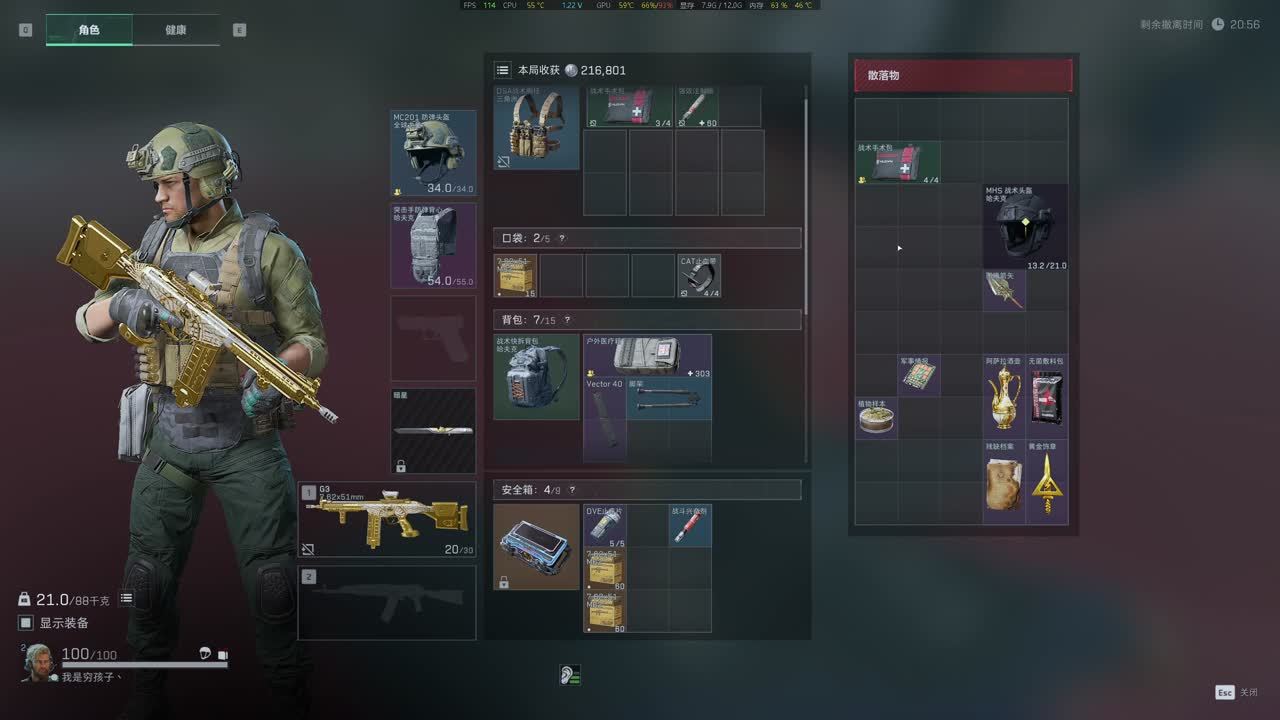Image resolution: width=1280 pixels, height=720 pixels.
Task: Take the 阿萨拉酒壶 golden jug
Action: tap(1004, 397)
